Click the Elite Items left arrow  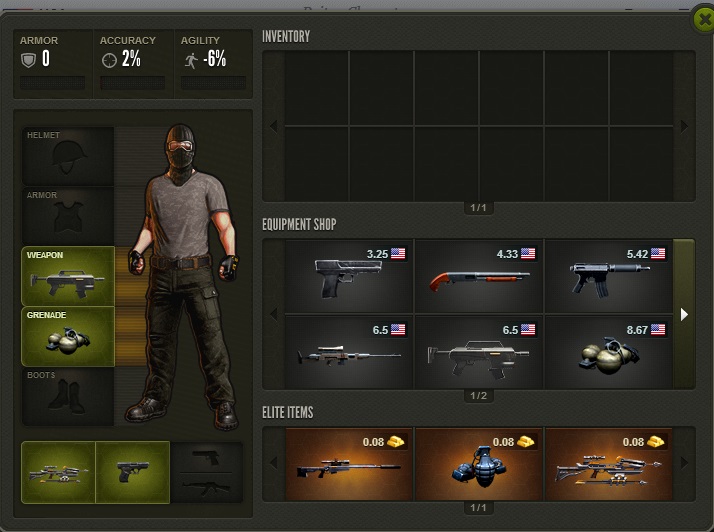coord(274,464)
